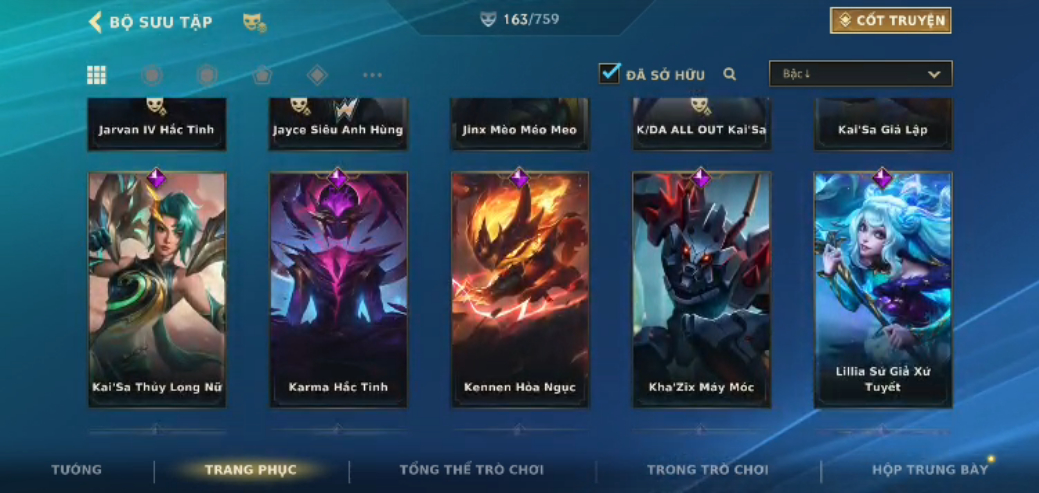The height and width of the screenshot is (493, 1039).
Task: Go back from Bộ Sưu Tập
Action: coord(96,22)
